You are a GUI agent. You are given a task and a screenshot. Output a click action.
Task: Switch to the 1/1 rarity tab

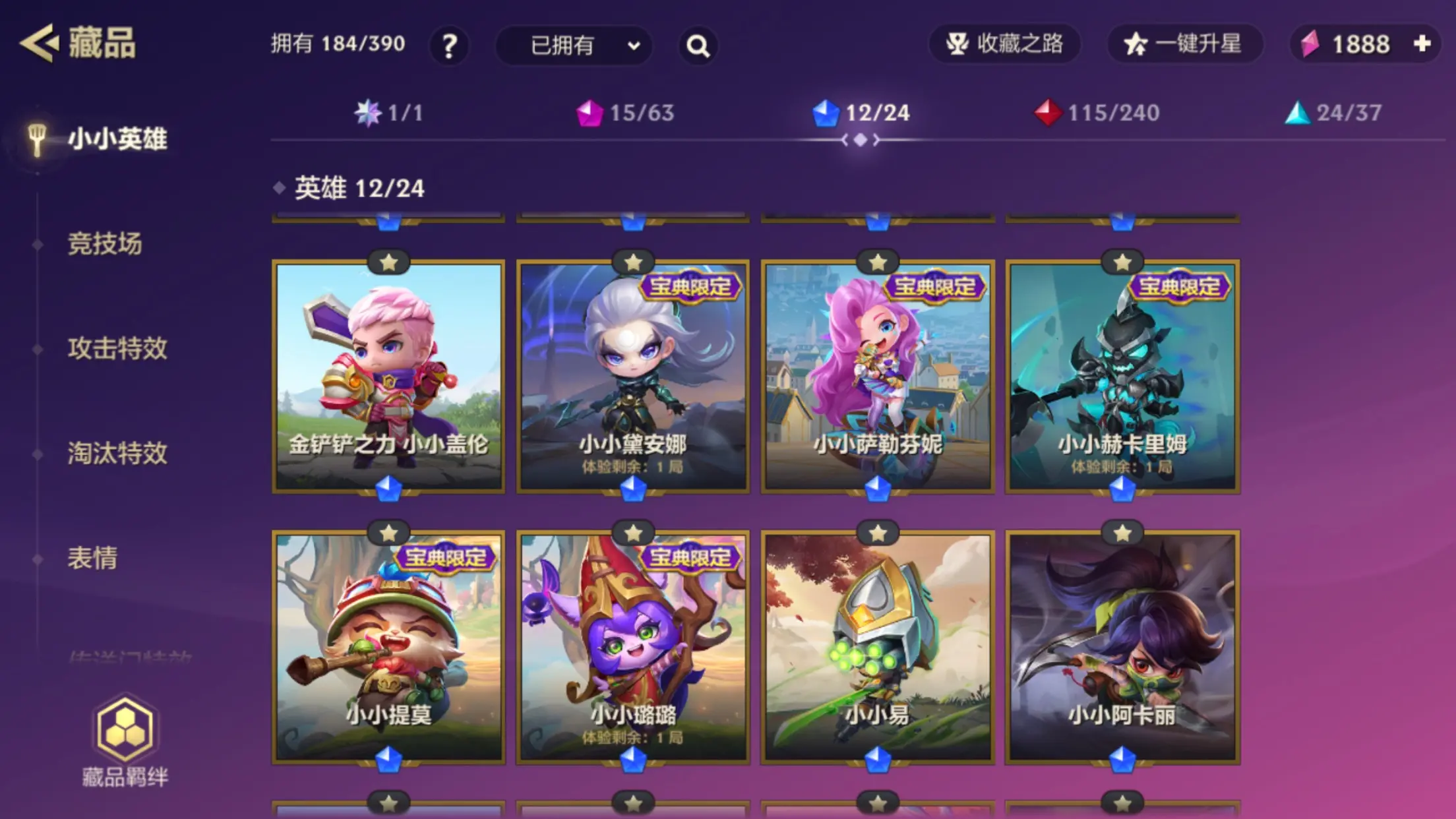click(388, 113)
